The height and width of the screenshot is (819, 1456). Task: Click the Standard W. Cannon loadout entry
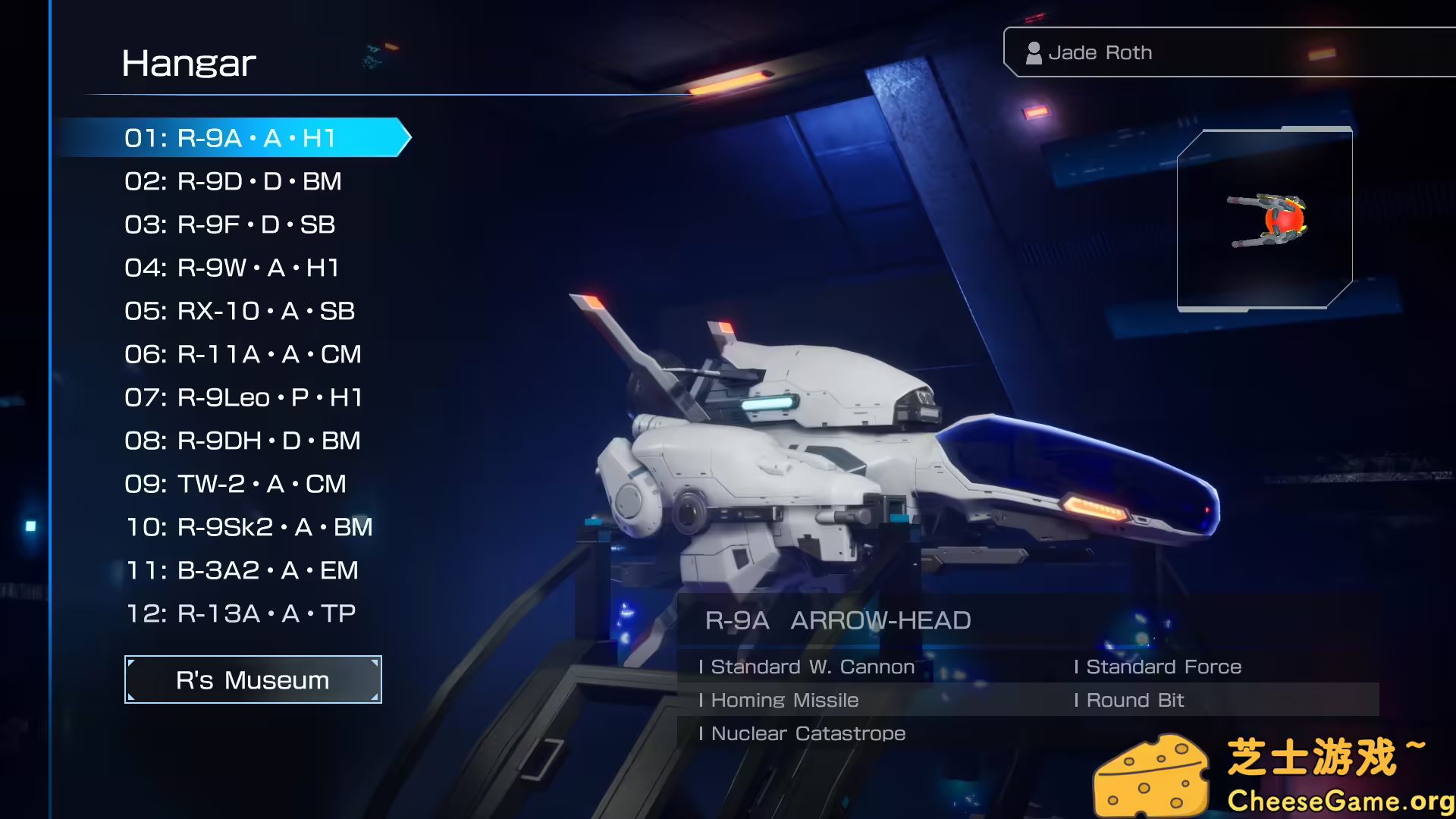tap(809, 667)
